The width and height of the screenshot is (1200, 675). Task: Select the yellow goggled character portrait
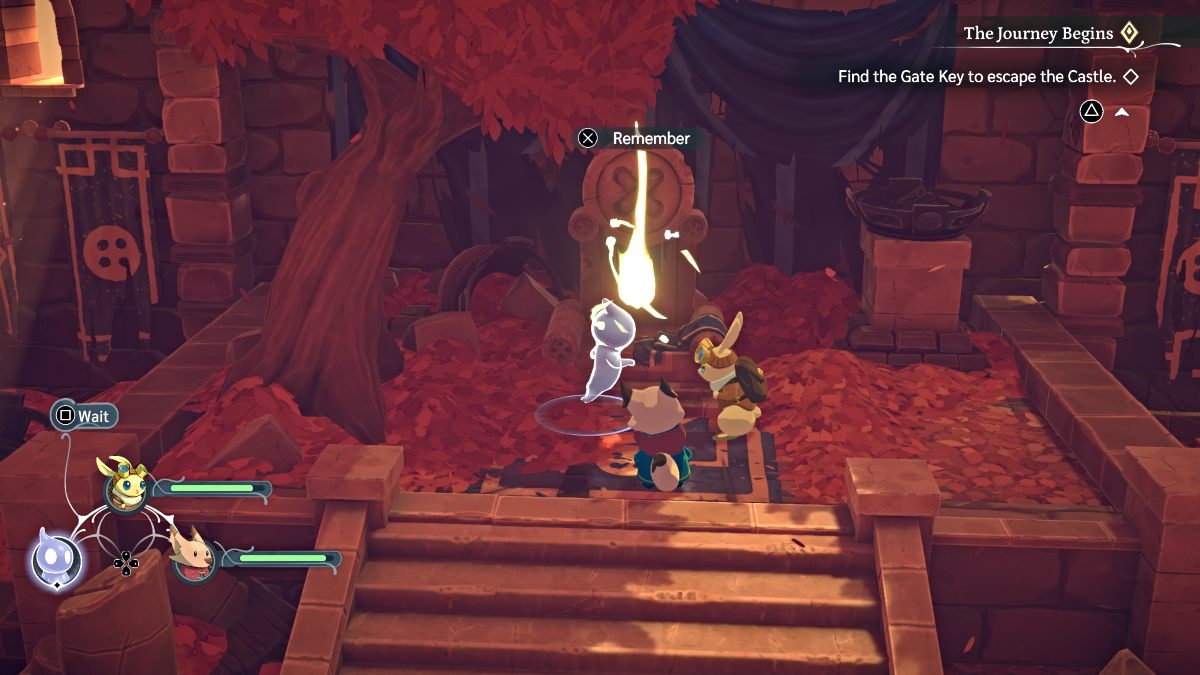pyautogui.click(x=124, y=486)
